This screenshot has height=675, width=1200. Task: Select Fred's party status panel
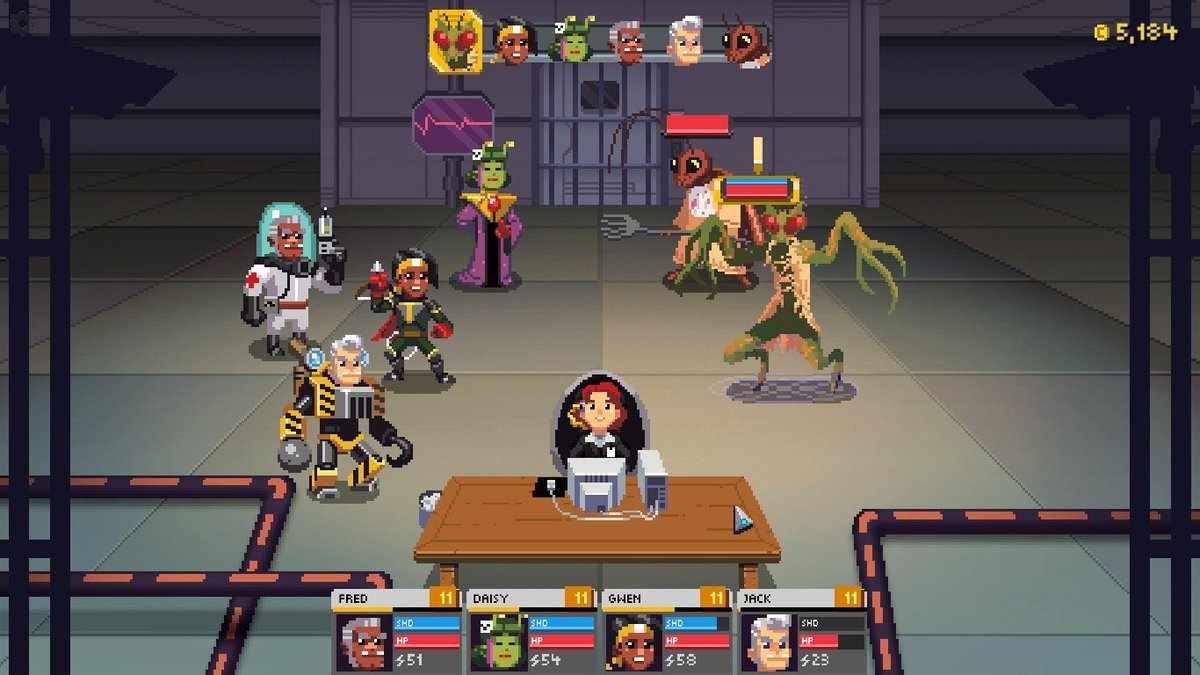tap(397, 630)
